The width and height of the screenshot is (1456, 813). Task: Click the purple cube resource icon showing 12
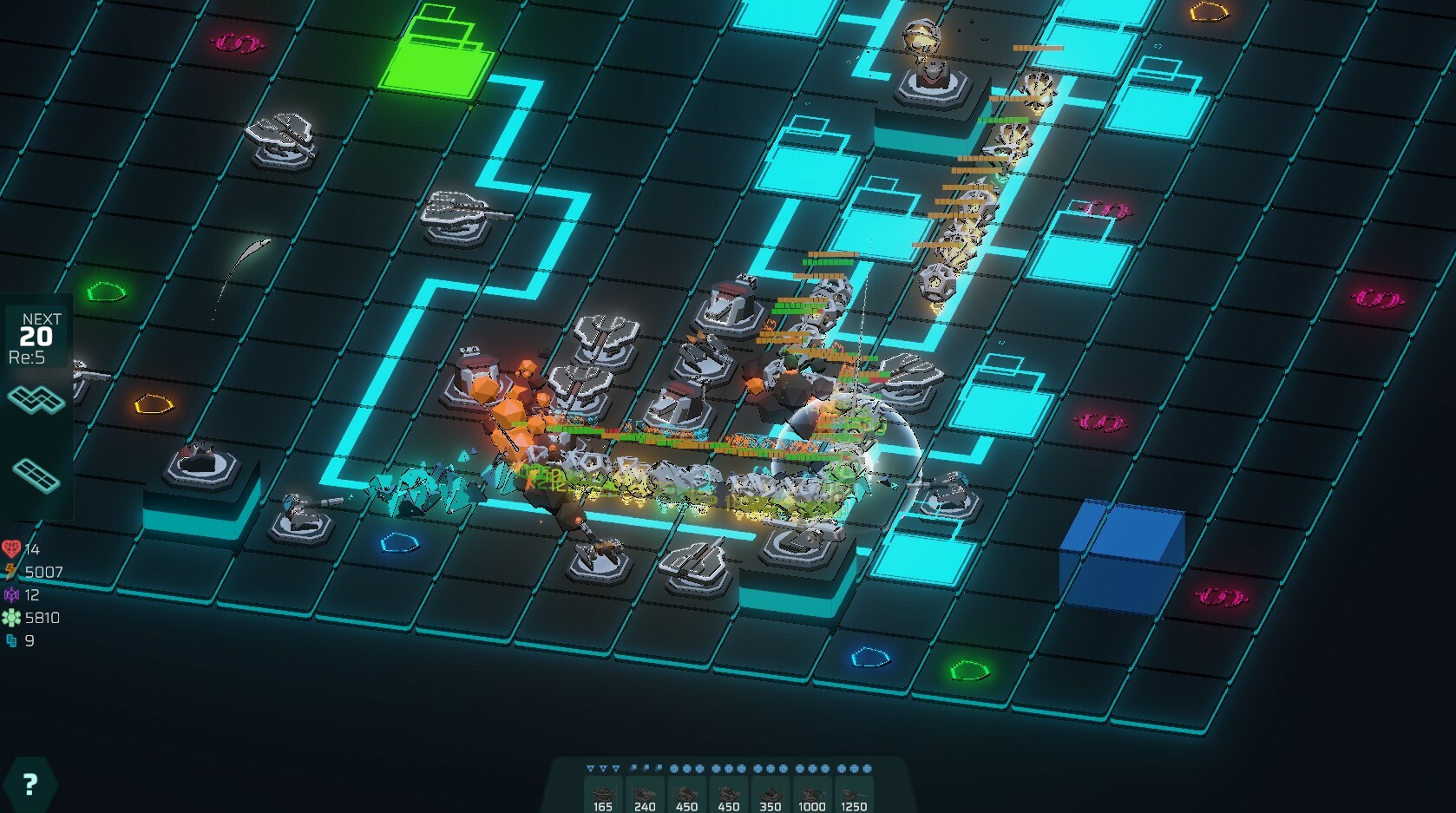10,594
